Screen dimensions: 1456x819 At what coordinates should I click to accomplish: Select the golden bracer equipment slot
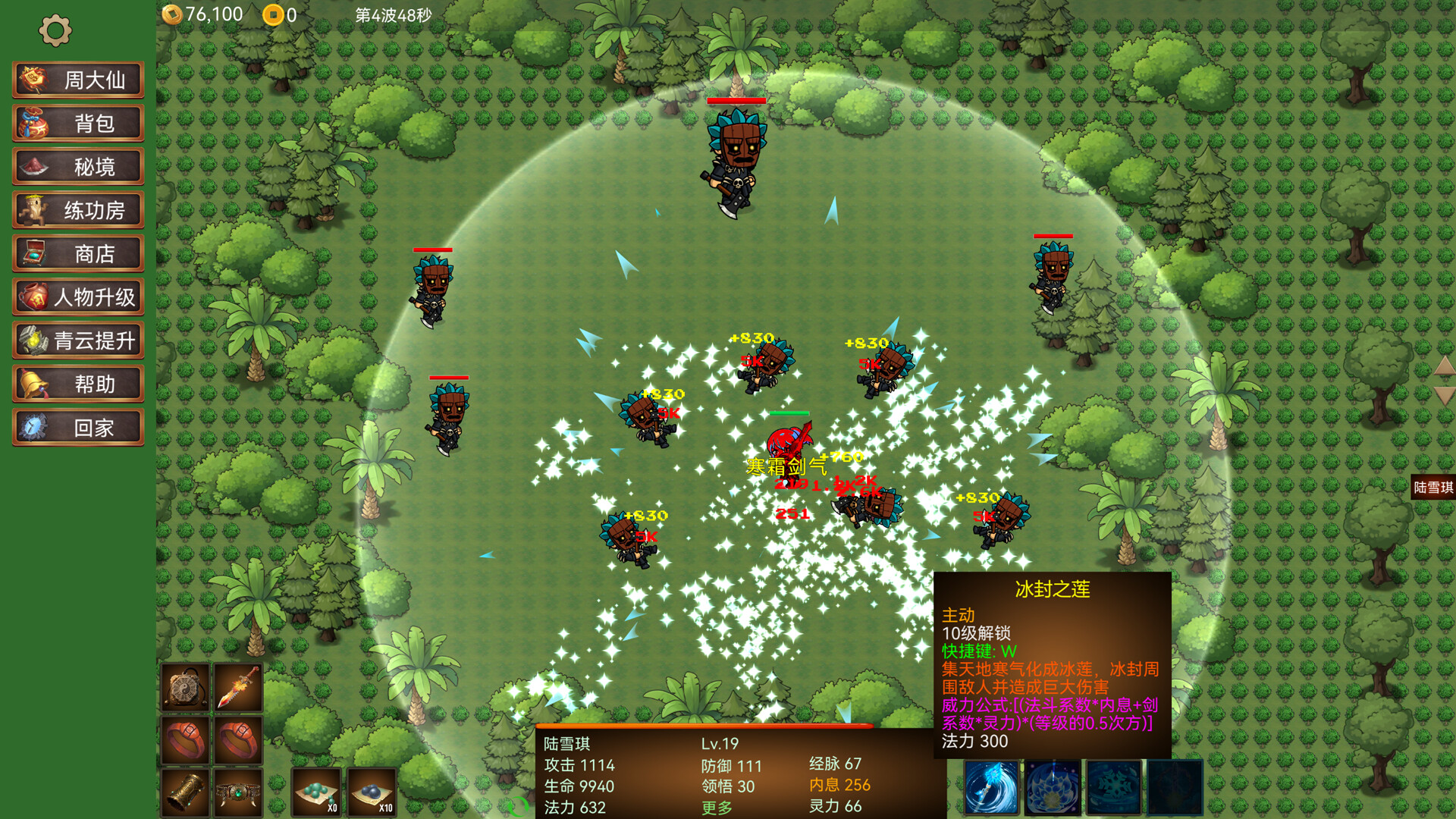pos(186,791)
